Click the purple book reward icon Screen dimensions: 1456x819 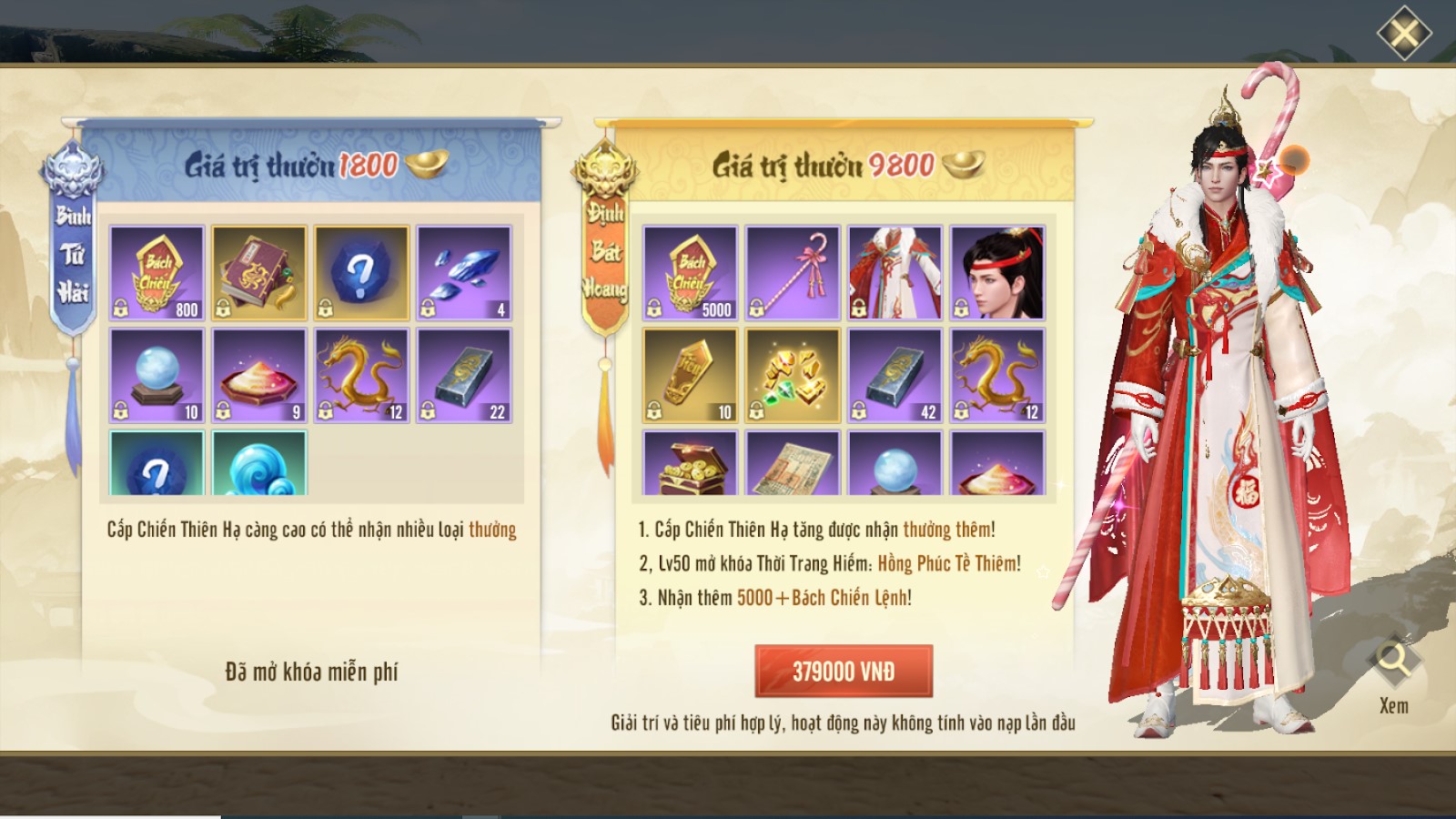257,273
